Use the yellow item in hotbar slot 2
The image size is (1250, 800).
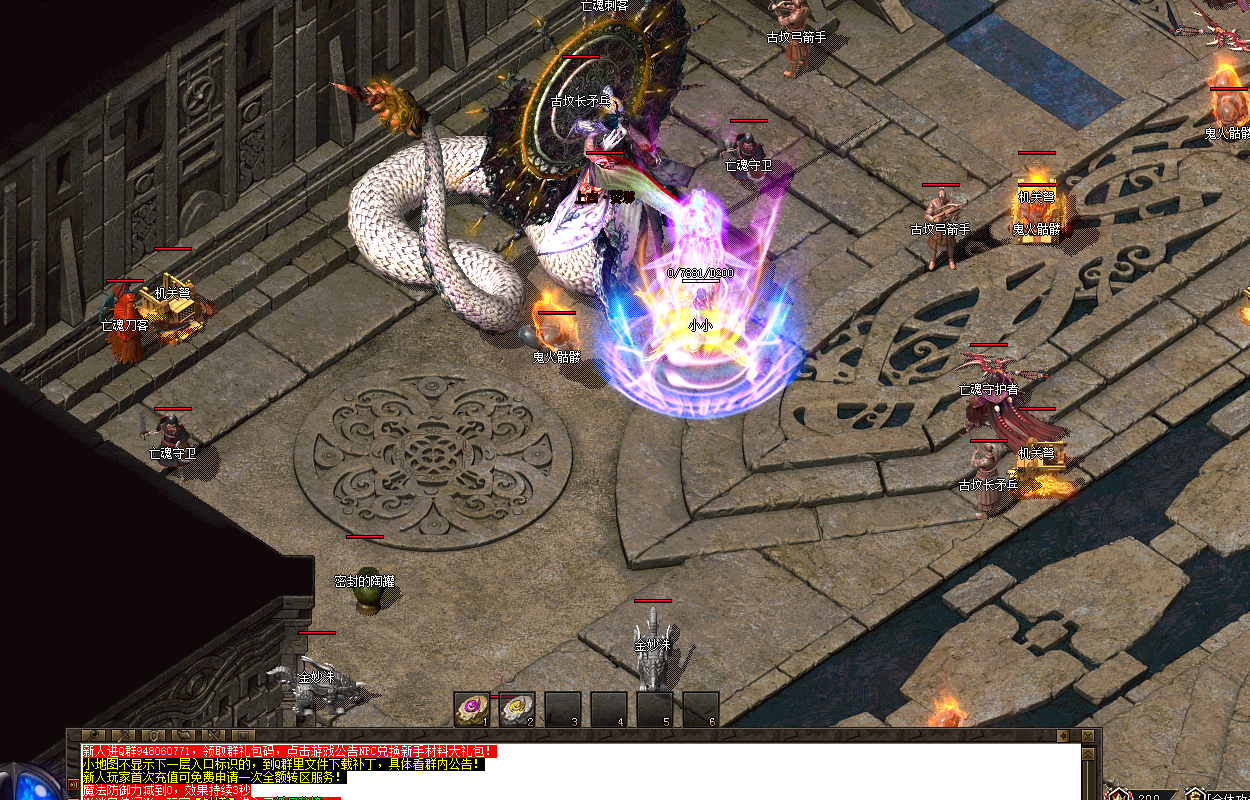516,708
